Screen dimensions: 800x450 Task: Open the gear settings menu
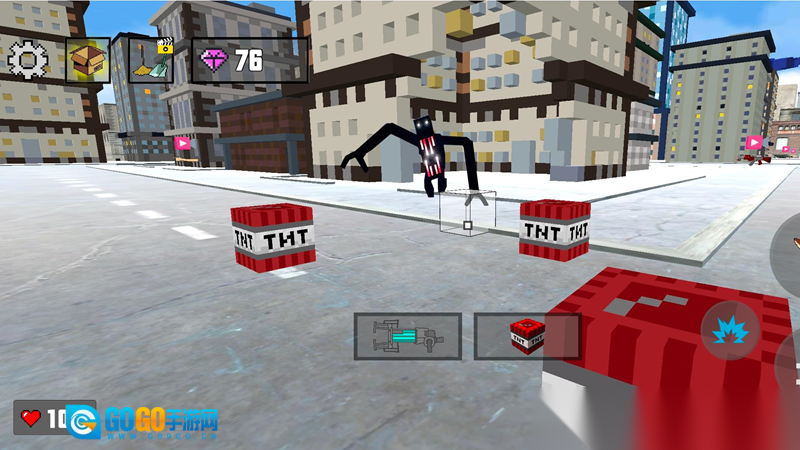[x=27, y=60]
